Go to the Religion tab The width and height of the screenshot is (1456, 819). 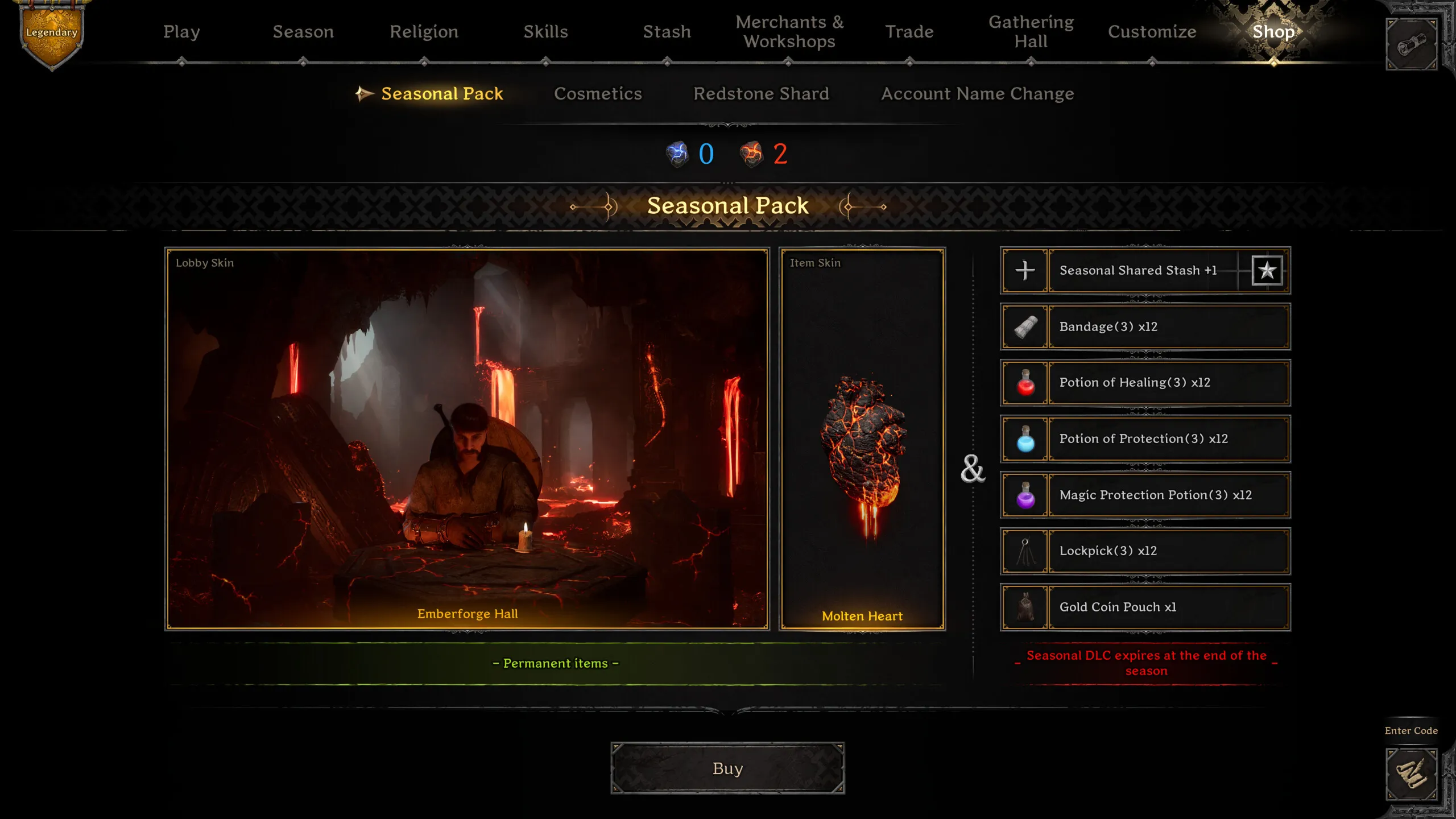click(x=424, y=32)
